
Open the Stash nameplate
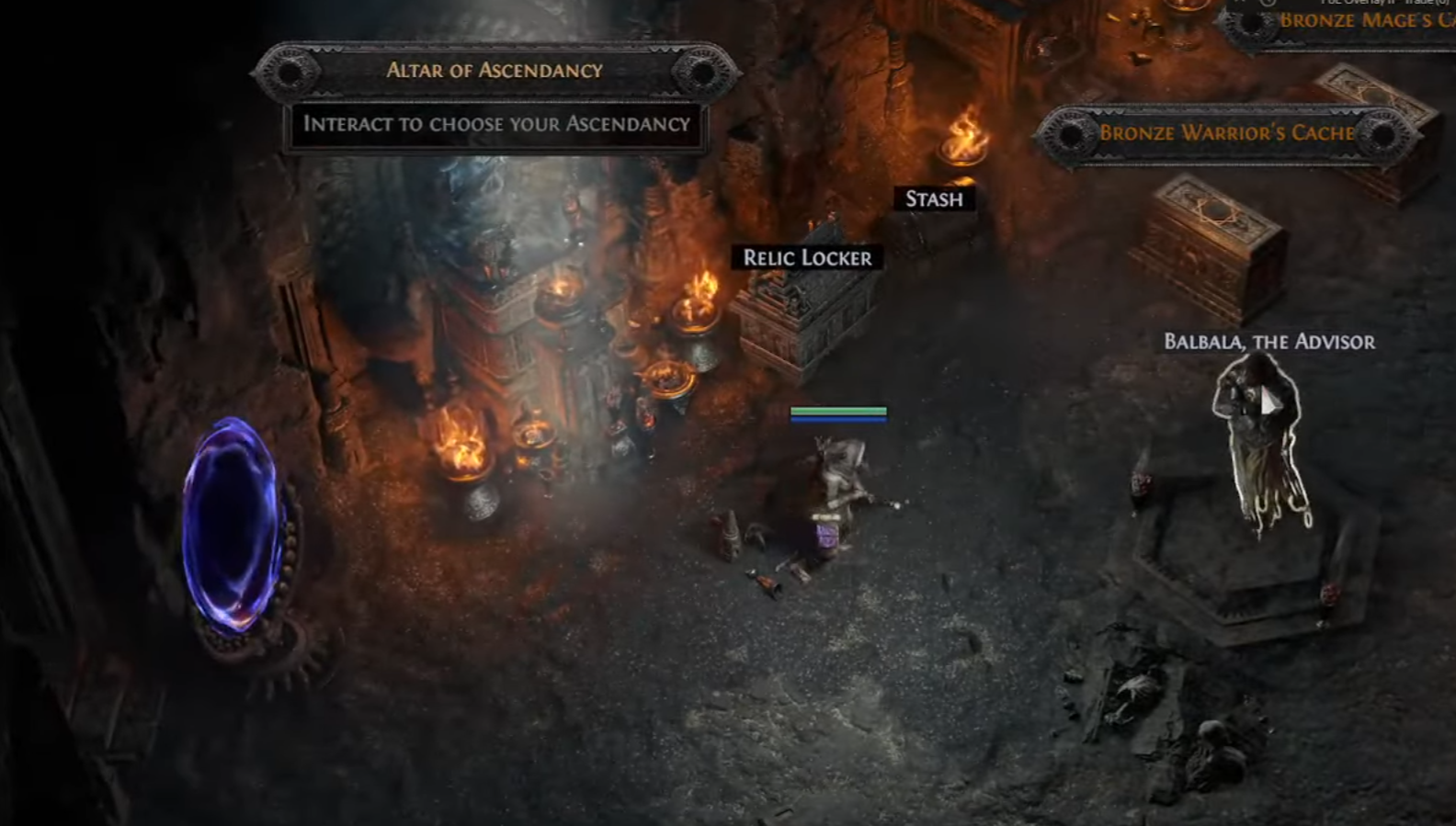pos(934,198)
